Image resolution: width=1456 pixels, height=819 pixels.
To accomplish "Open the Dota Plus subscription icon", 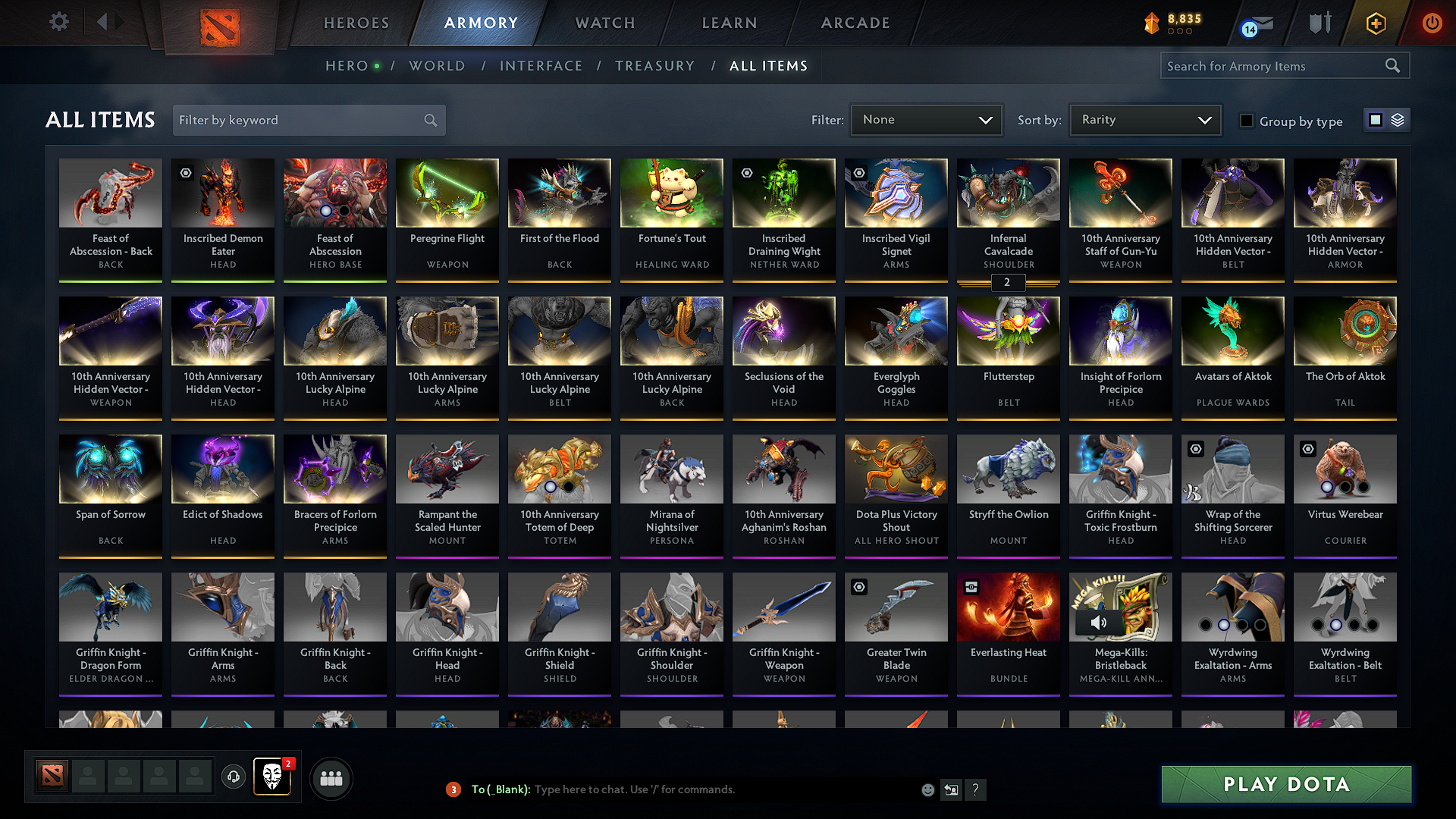I will pos(1375,23).
